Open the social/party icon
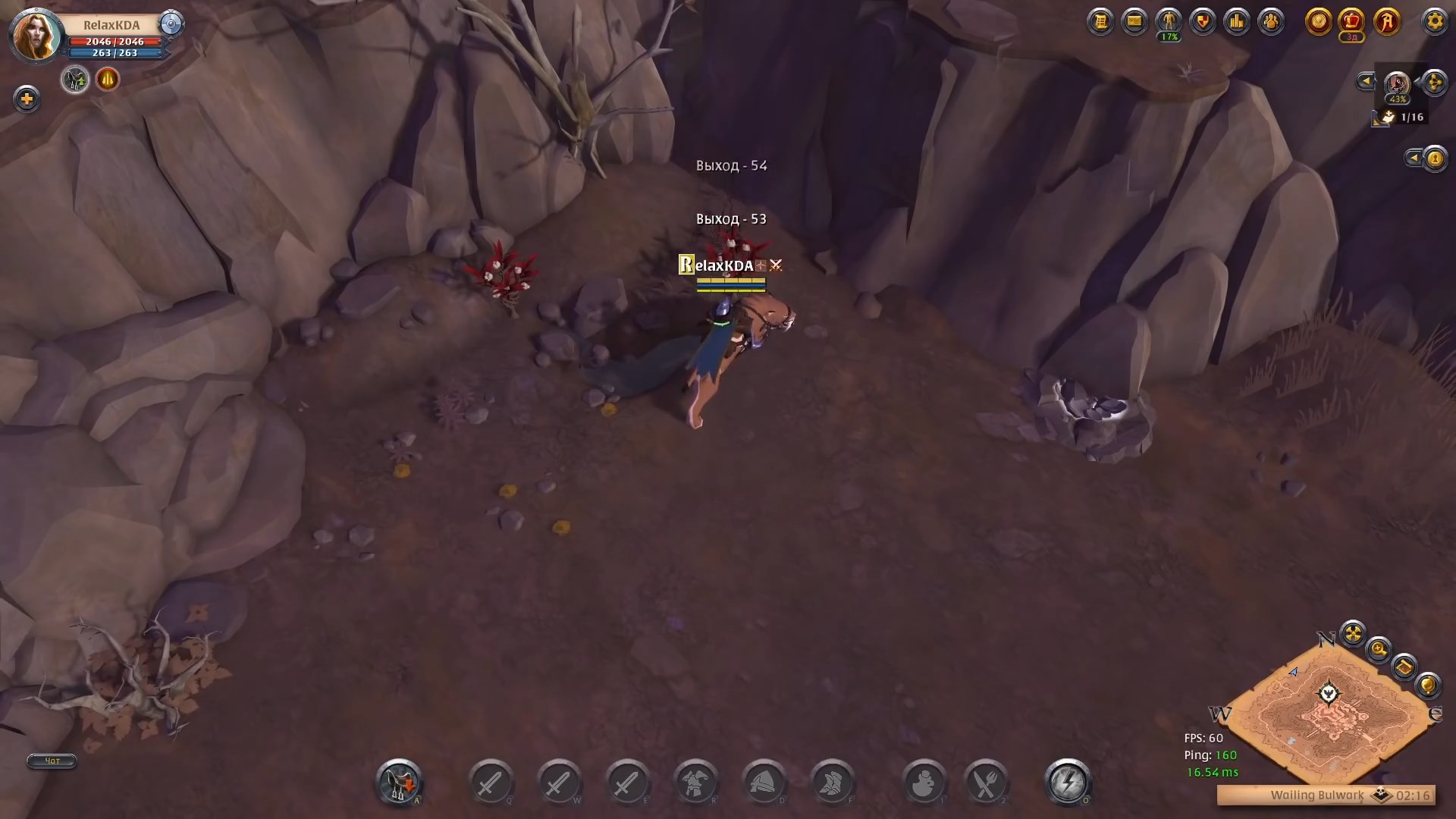The width and height of the screenshot is (1456, 819). 1271,22
